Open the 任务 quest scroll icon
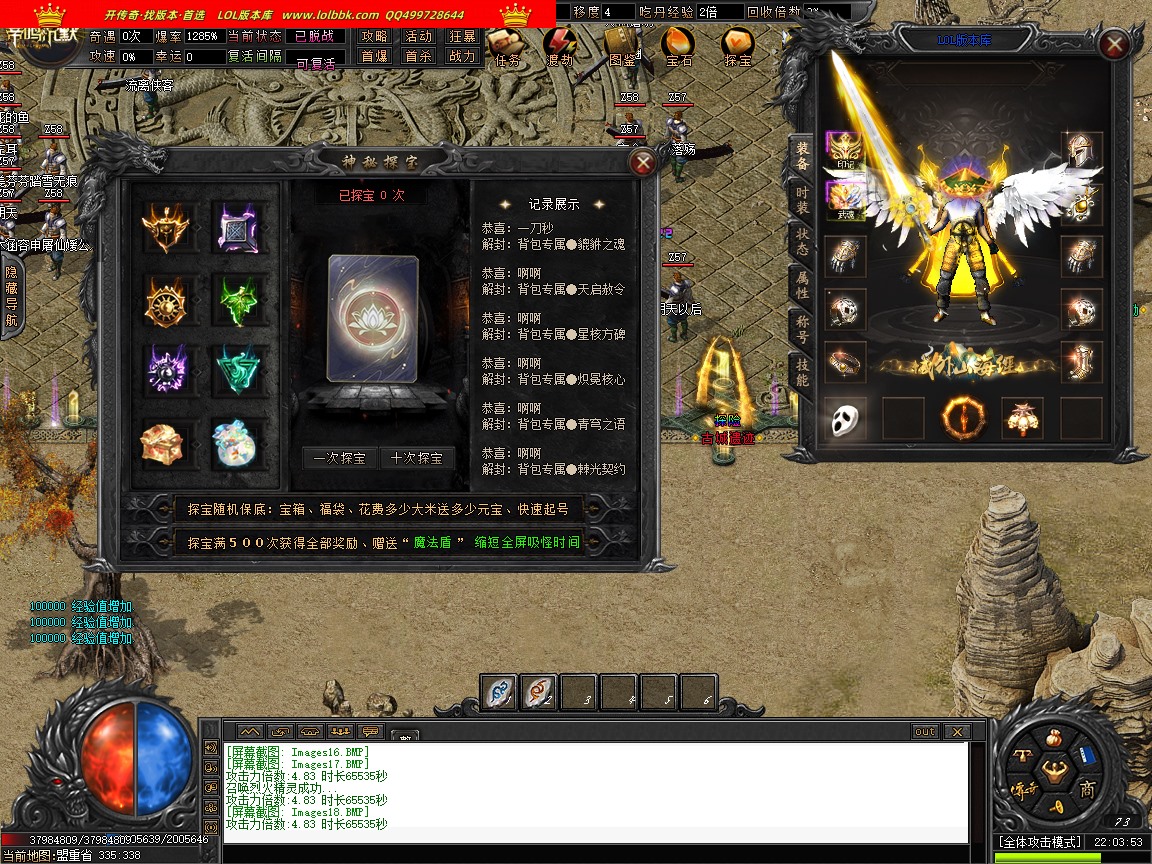Viewport: 1152px width, 864px height. click(507, 47)
